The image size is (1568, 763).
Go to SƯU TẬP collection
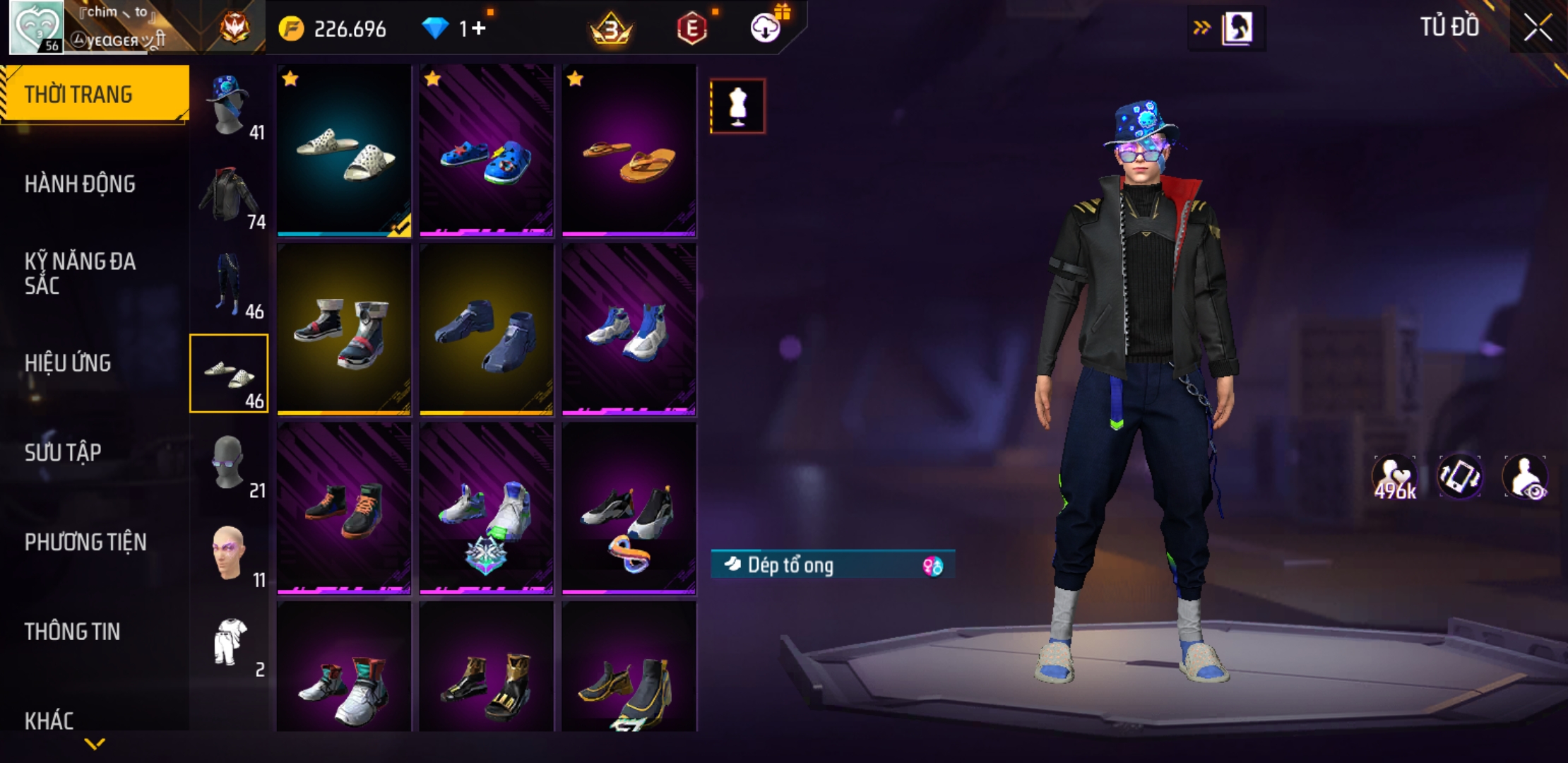[63, 452]
